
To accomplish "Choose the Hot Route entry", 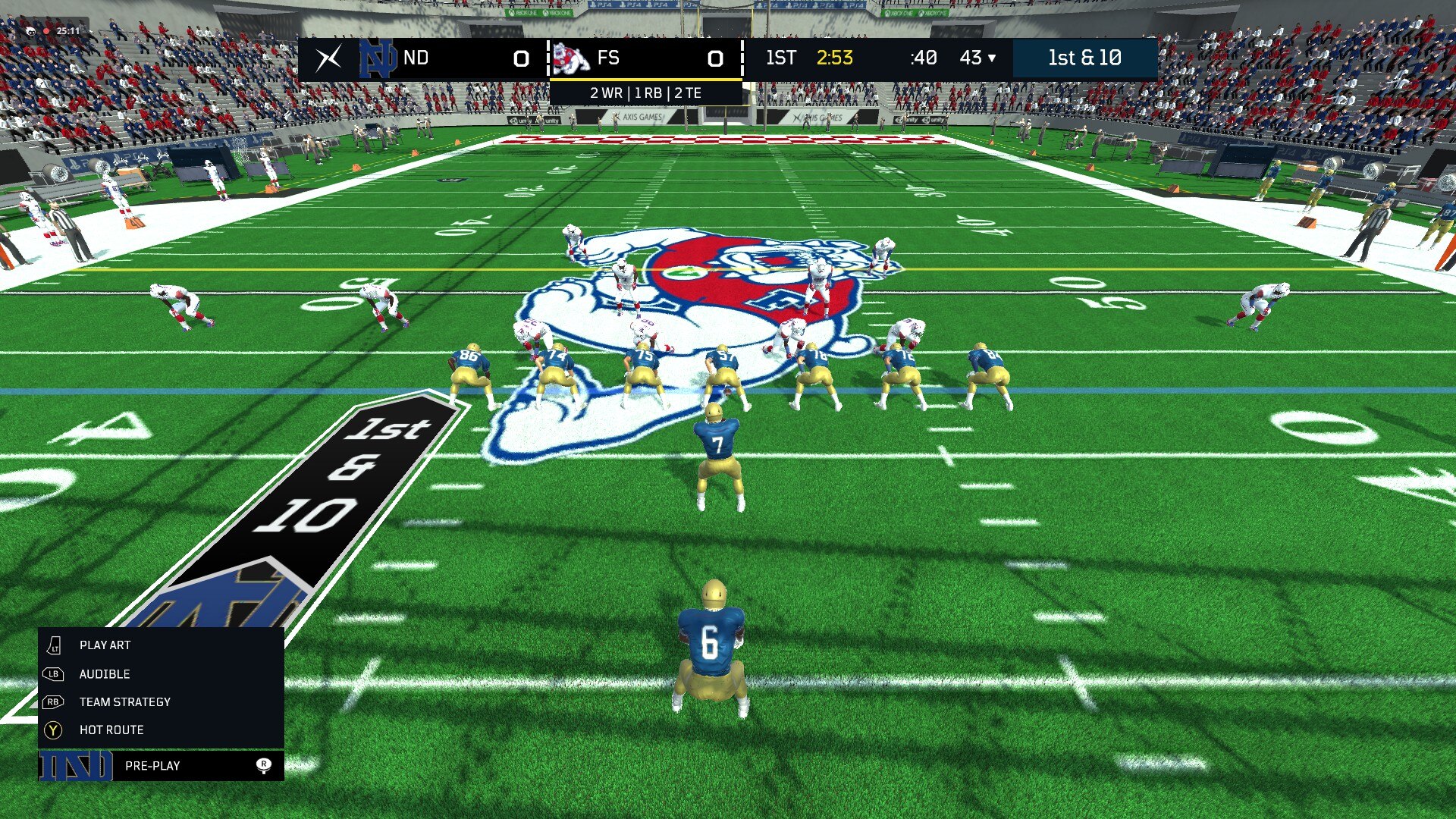I will [x=111, y=730].
